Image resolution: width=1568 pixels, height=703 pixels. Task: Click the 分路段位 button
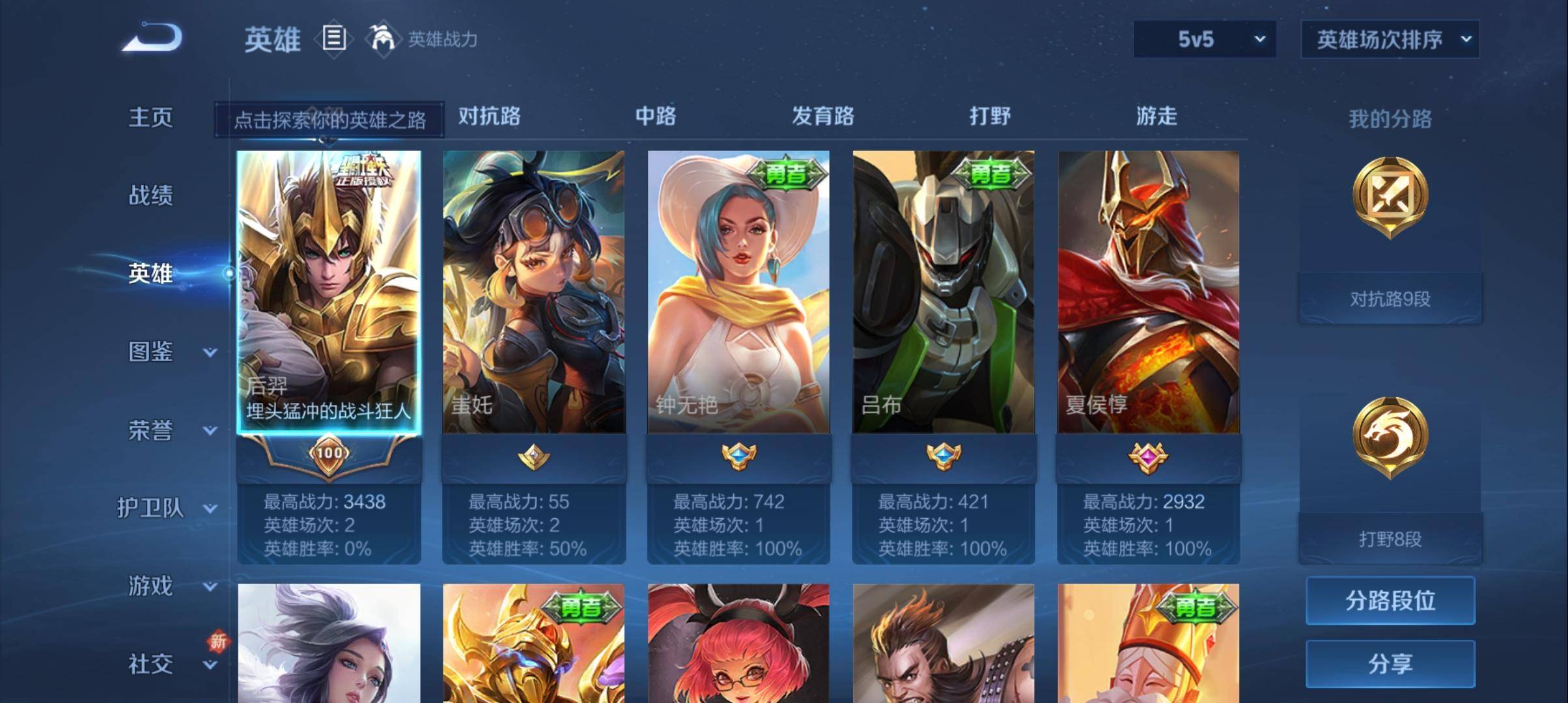pos(1390,600)
